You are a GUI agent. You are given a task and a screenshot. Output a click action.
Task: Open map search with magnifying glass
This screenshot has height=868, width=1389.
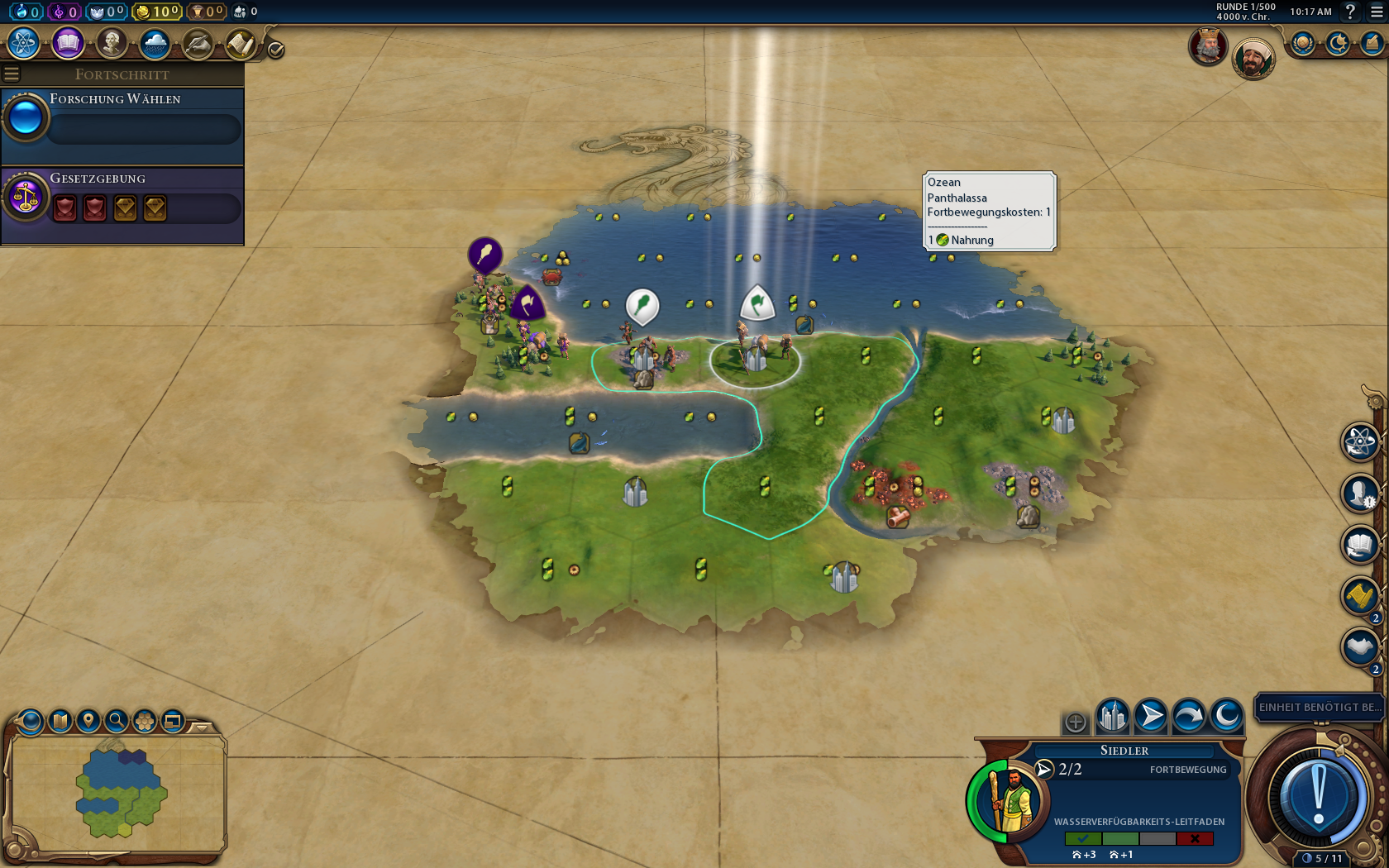(x=117, y=721)
